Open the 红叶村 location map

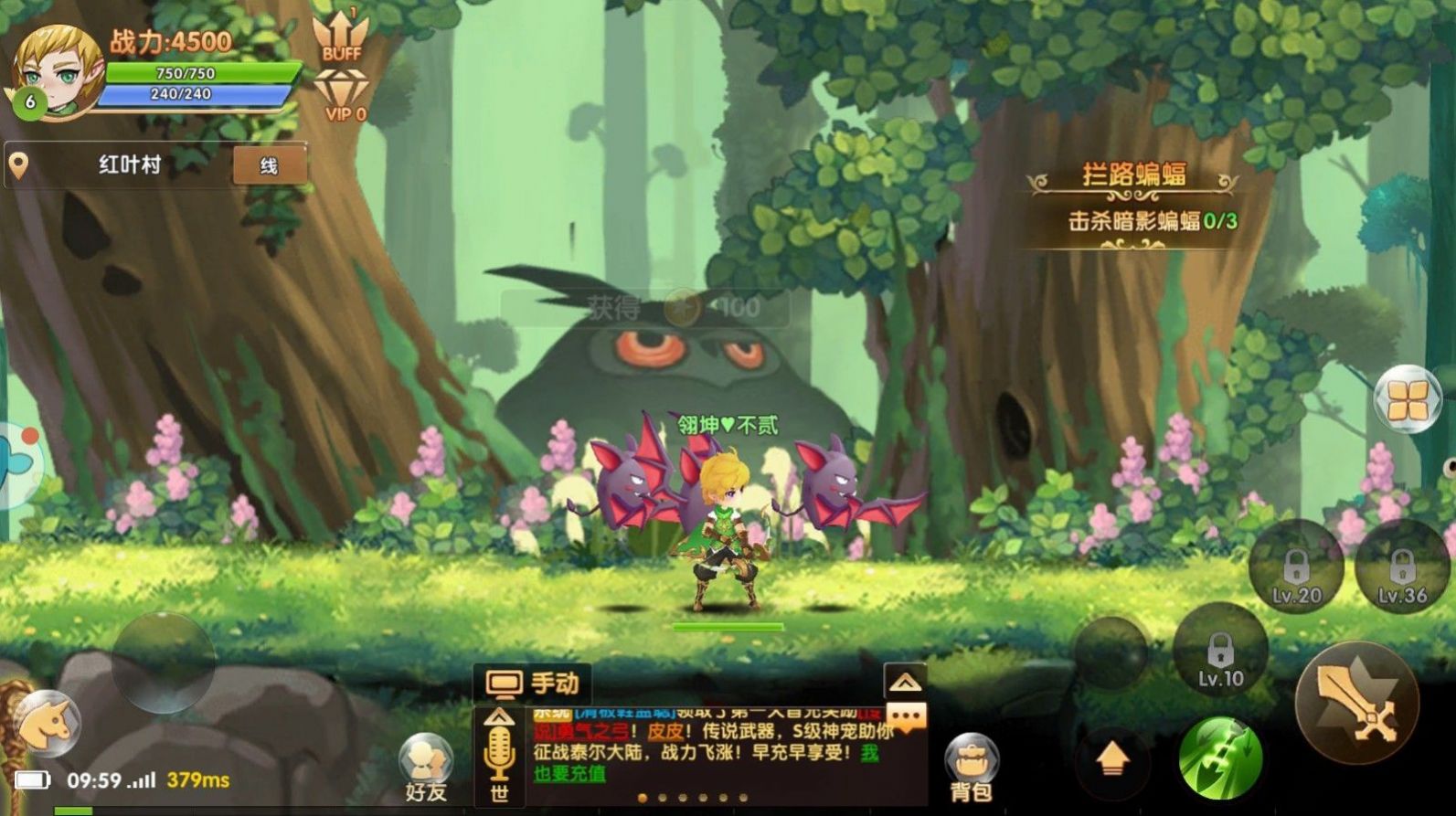[128, 165]
